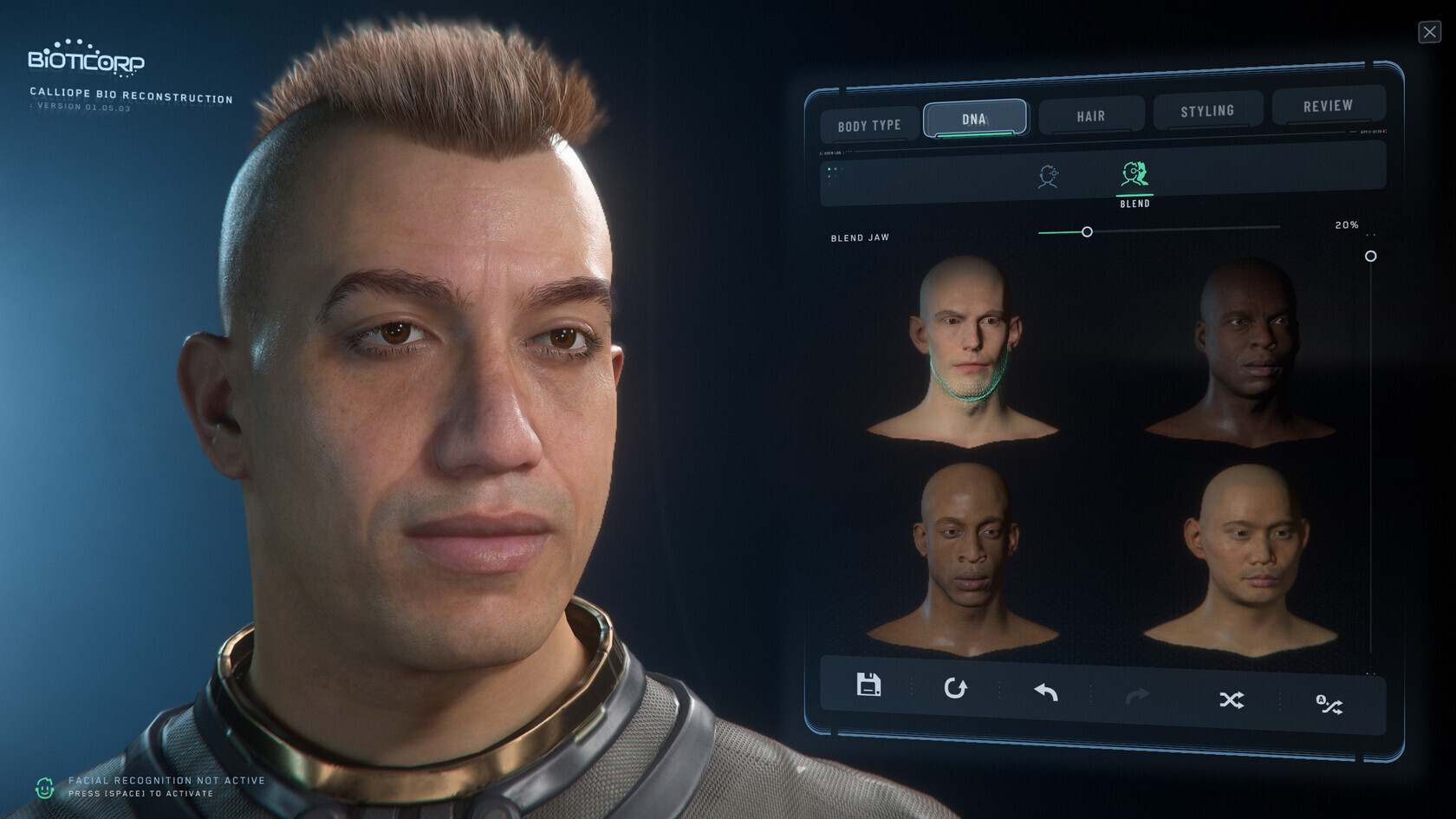1456x819 pixels.
Task: Randomize the face with the shuffle icon
Action: 1232,699
